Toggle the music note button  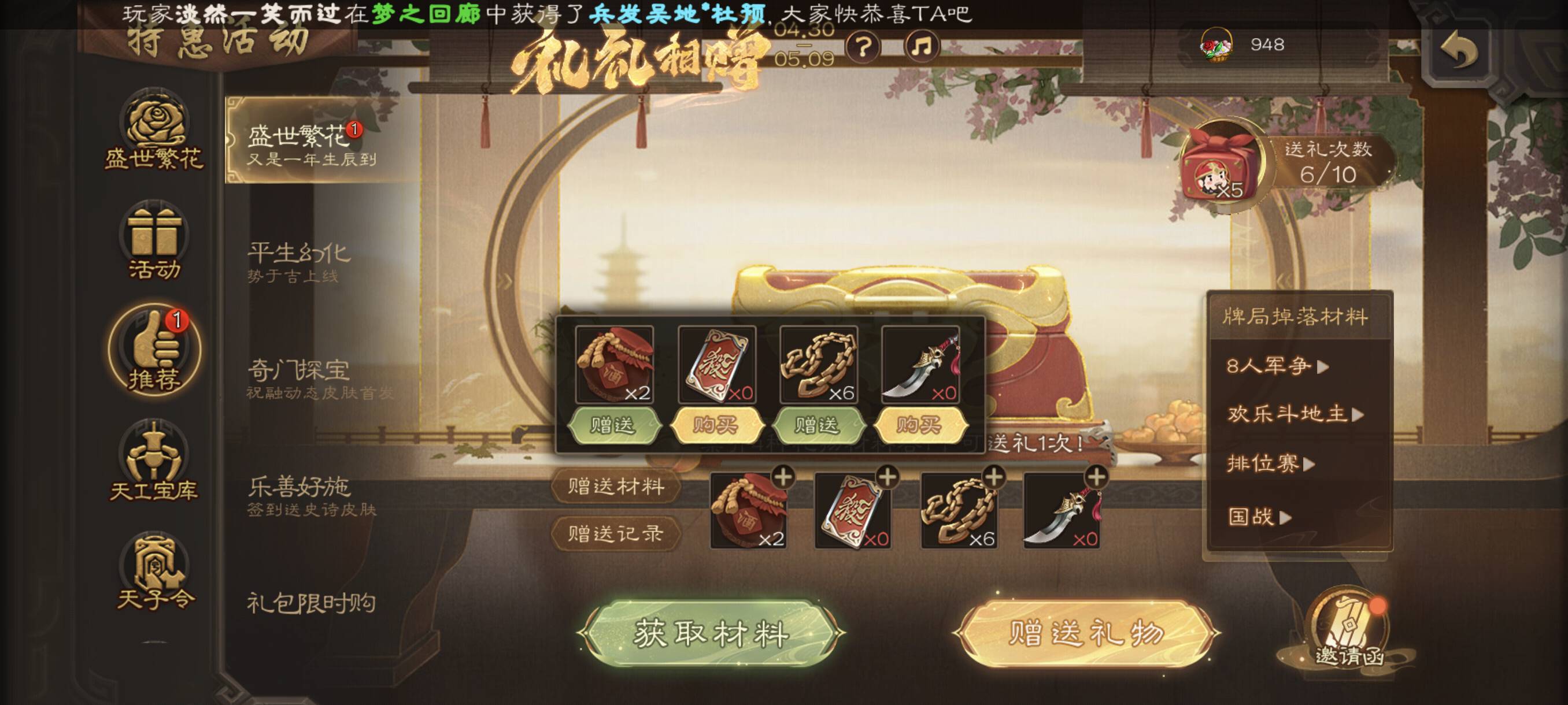point(922,46)
